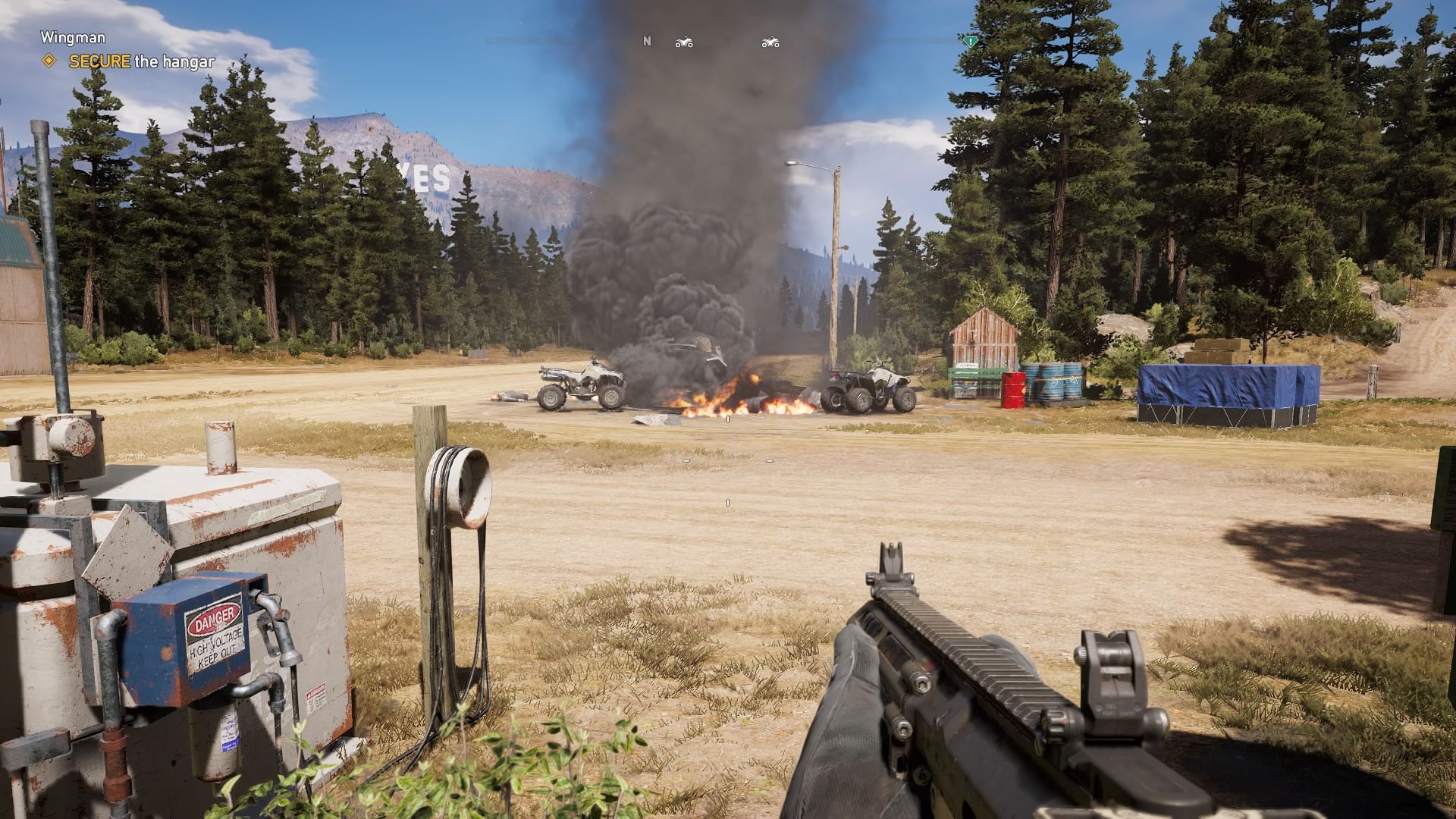This screenshot has height=819, width=1456.
Task: Click the north 'N' indicator on the compass
Action: coord(647,42)
